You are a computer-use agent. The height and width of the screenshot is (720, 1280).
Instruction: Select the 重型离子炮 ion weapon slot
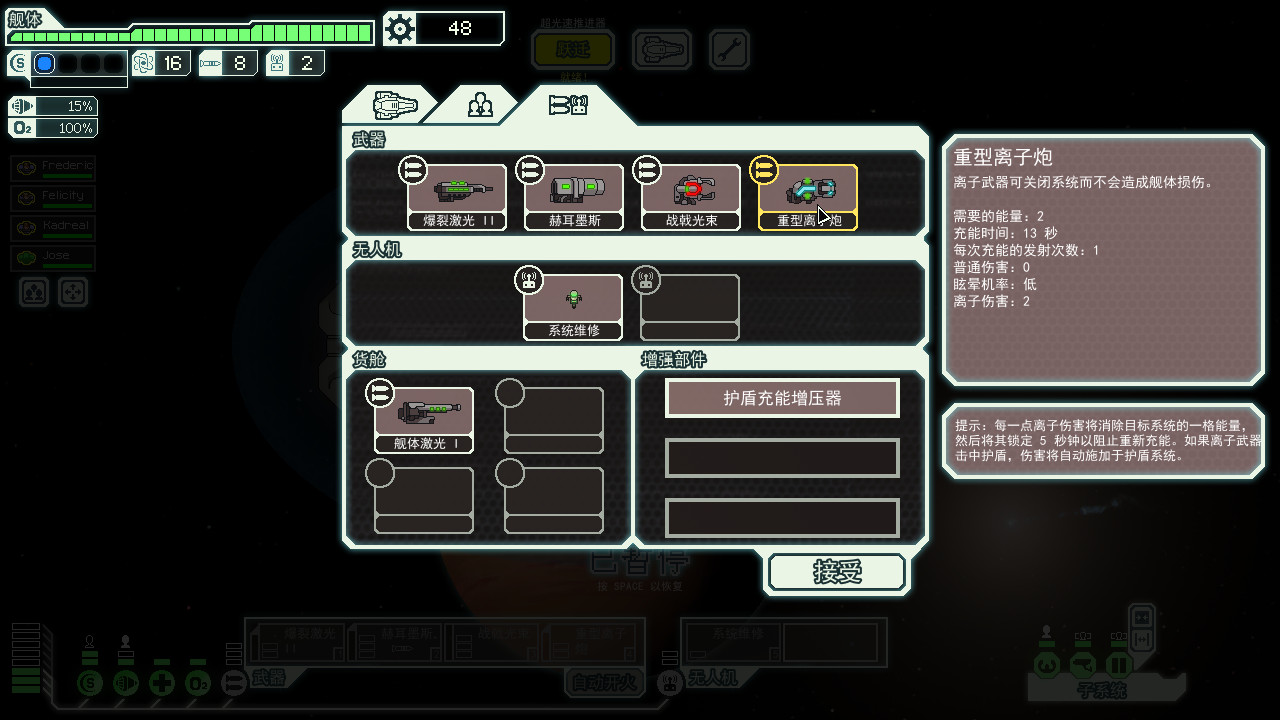coord(808,197)
